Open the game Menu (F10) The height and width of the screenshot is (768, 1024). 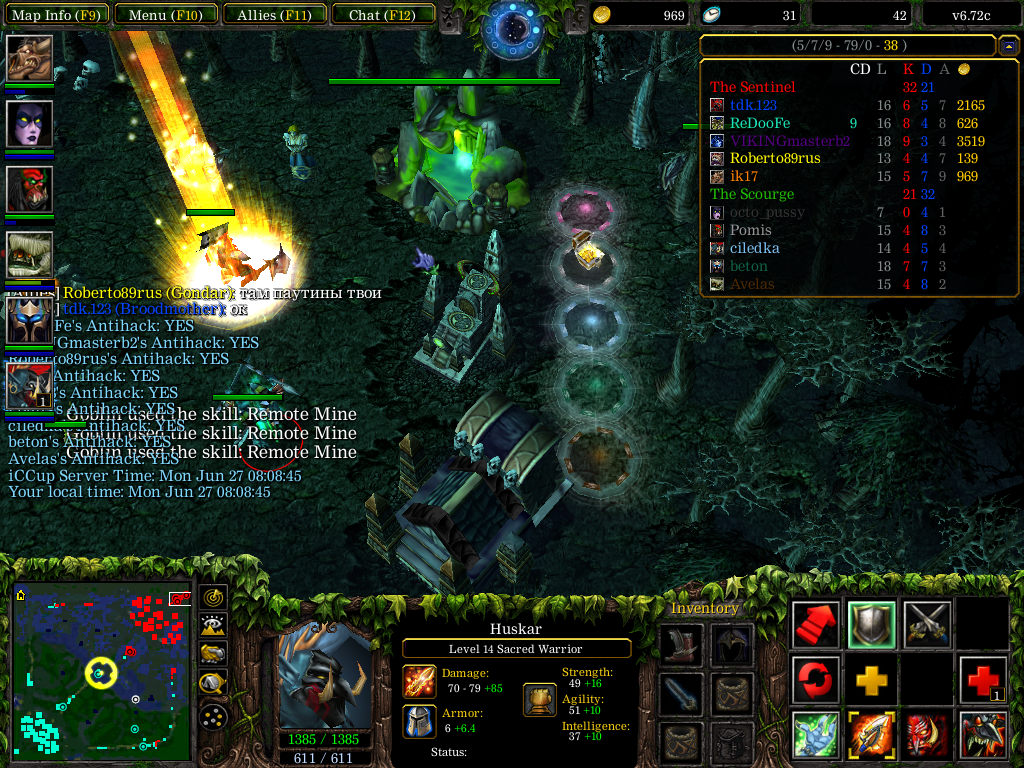[x=160, y=15]
